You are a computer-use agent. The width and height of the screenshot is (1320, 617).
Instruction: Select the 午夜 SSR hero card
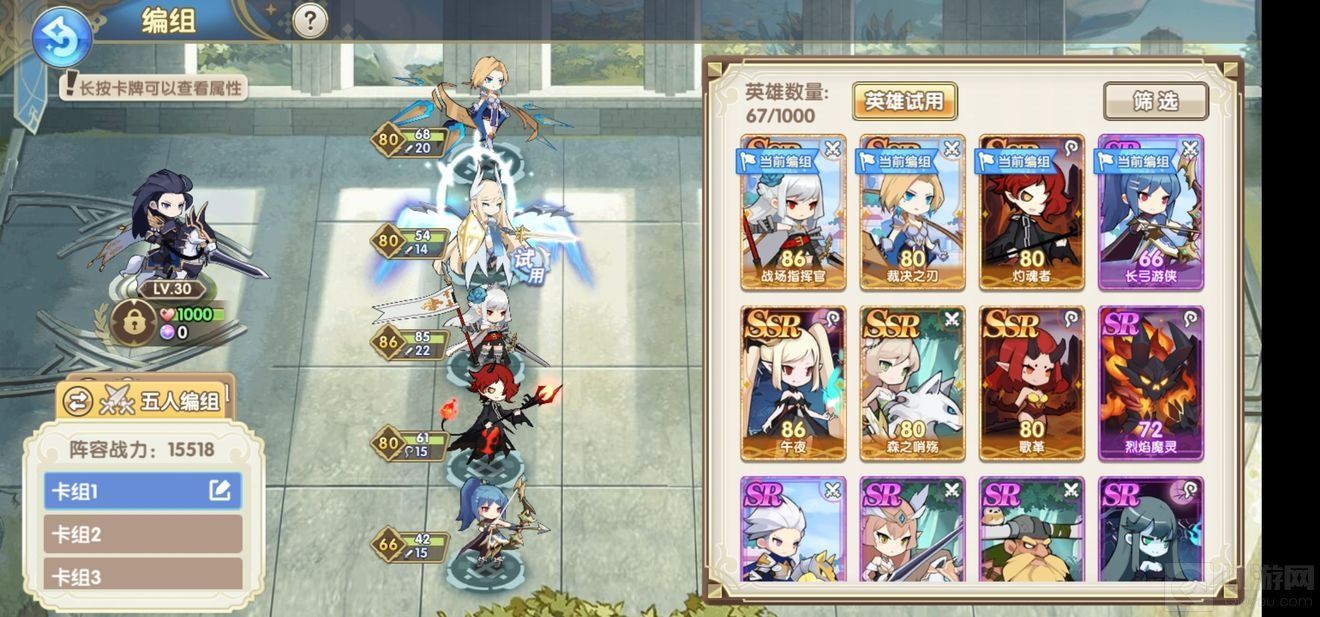[x=793, y=383]
